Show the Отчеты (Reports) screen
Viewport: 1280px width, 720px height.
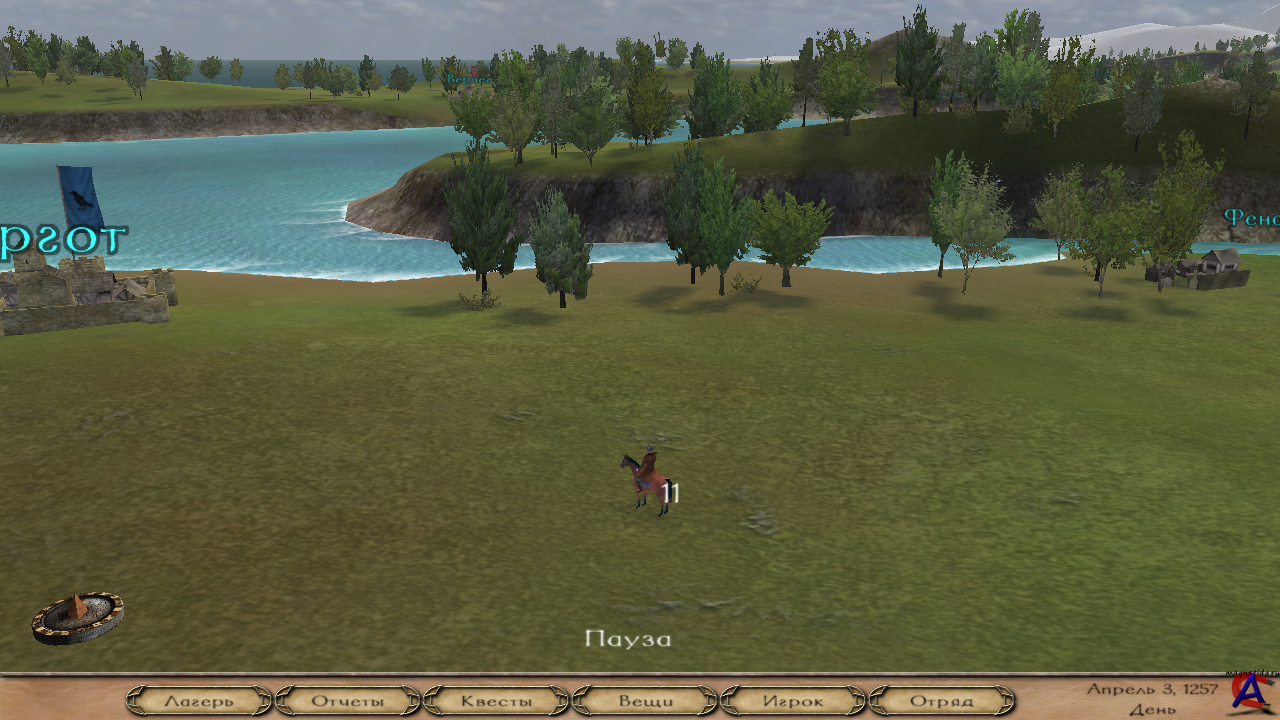pos(347,701)
